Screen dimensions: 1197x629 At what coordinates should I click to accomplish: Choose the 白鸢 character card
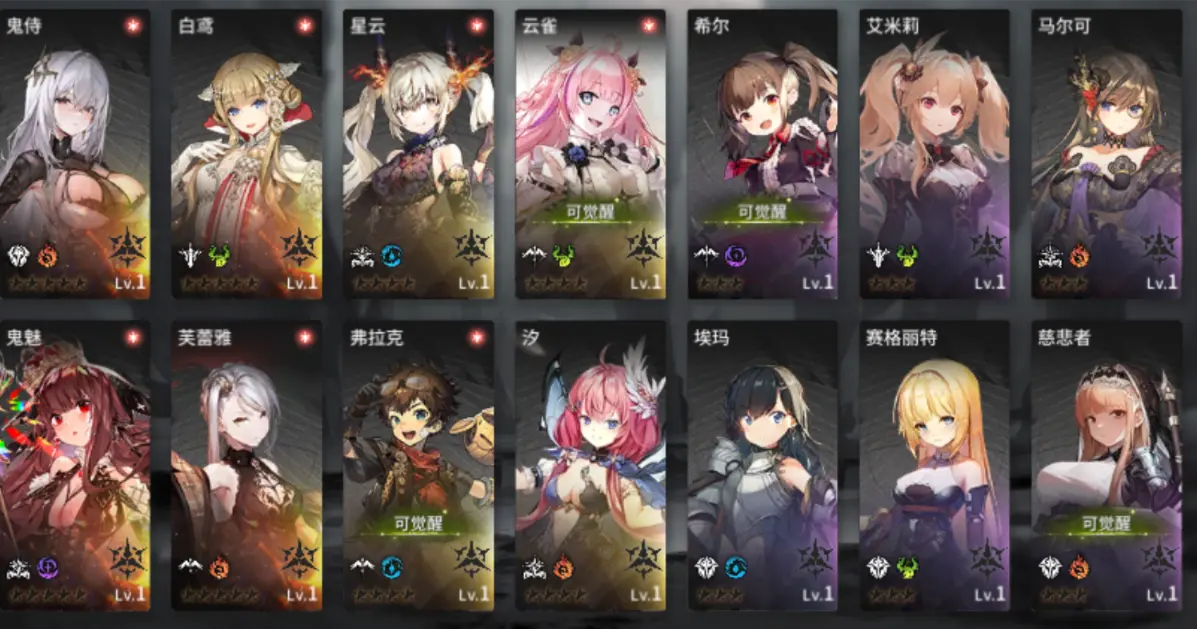[247, 155]
